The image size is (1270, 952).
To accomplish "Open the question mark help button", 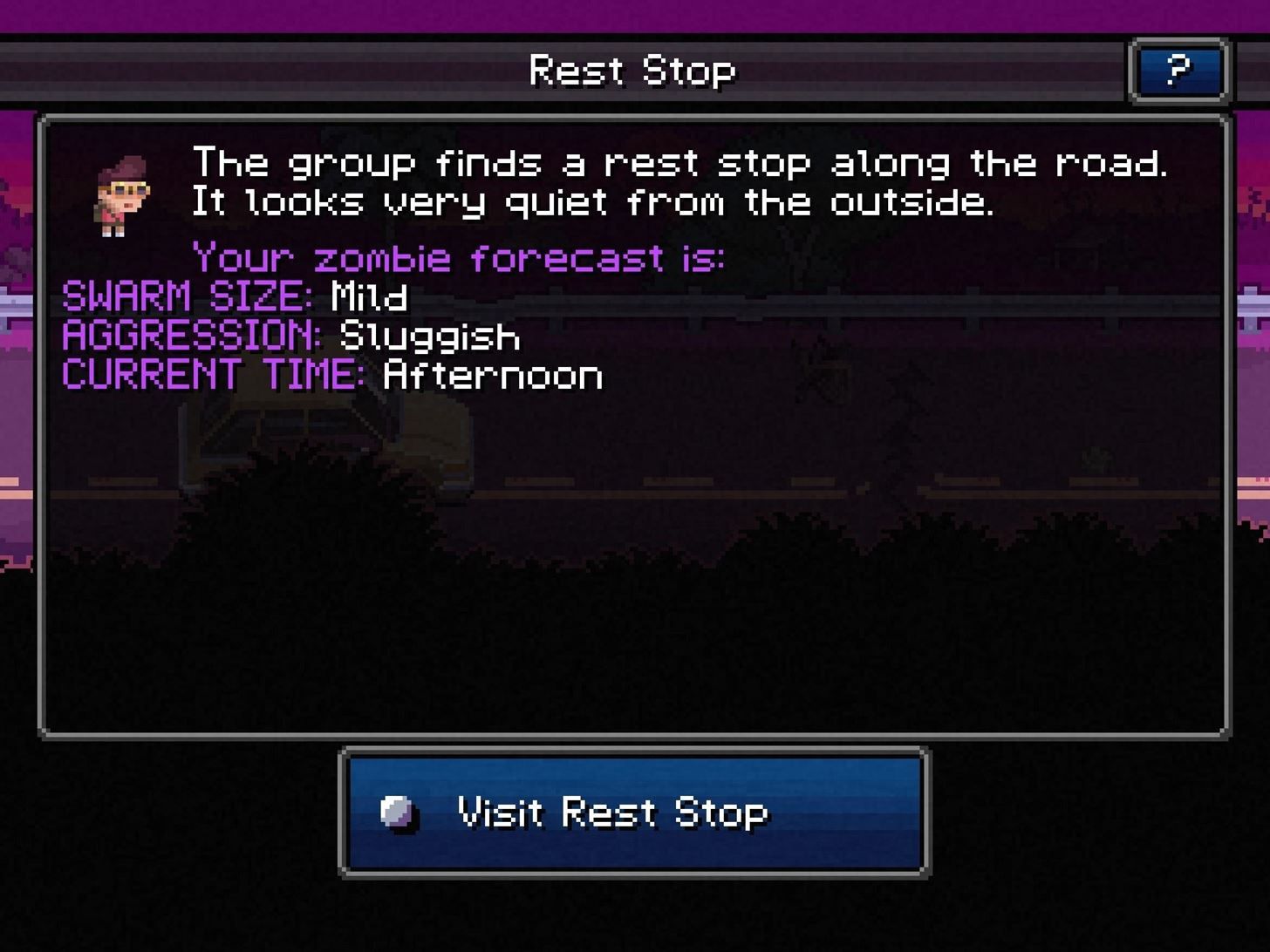I will pyautogui.click(x=1178, y=71).
